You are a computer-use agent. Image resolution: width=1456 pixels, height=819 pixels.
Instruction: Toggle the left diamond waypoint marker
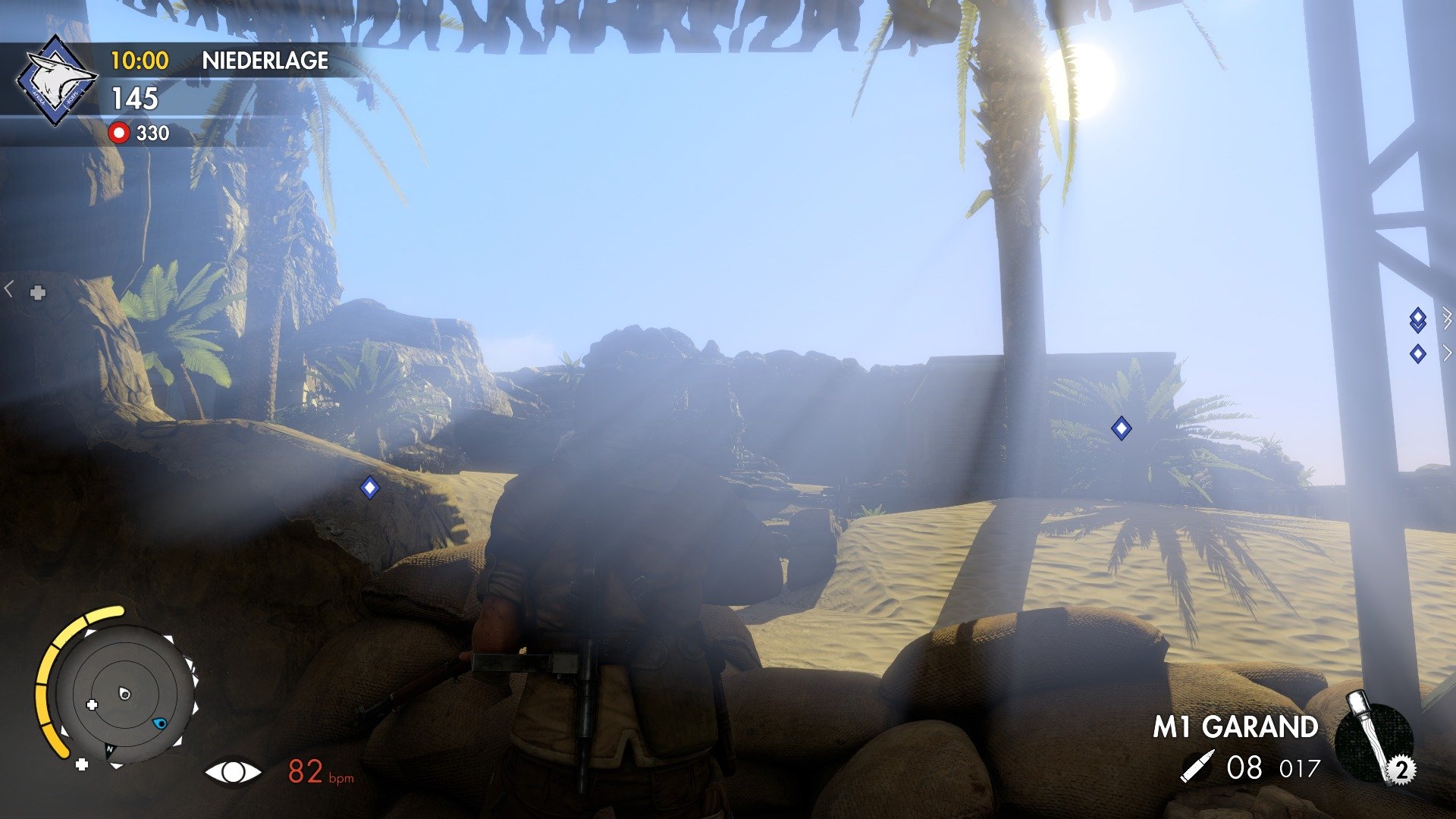pos(369,489)
